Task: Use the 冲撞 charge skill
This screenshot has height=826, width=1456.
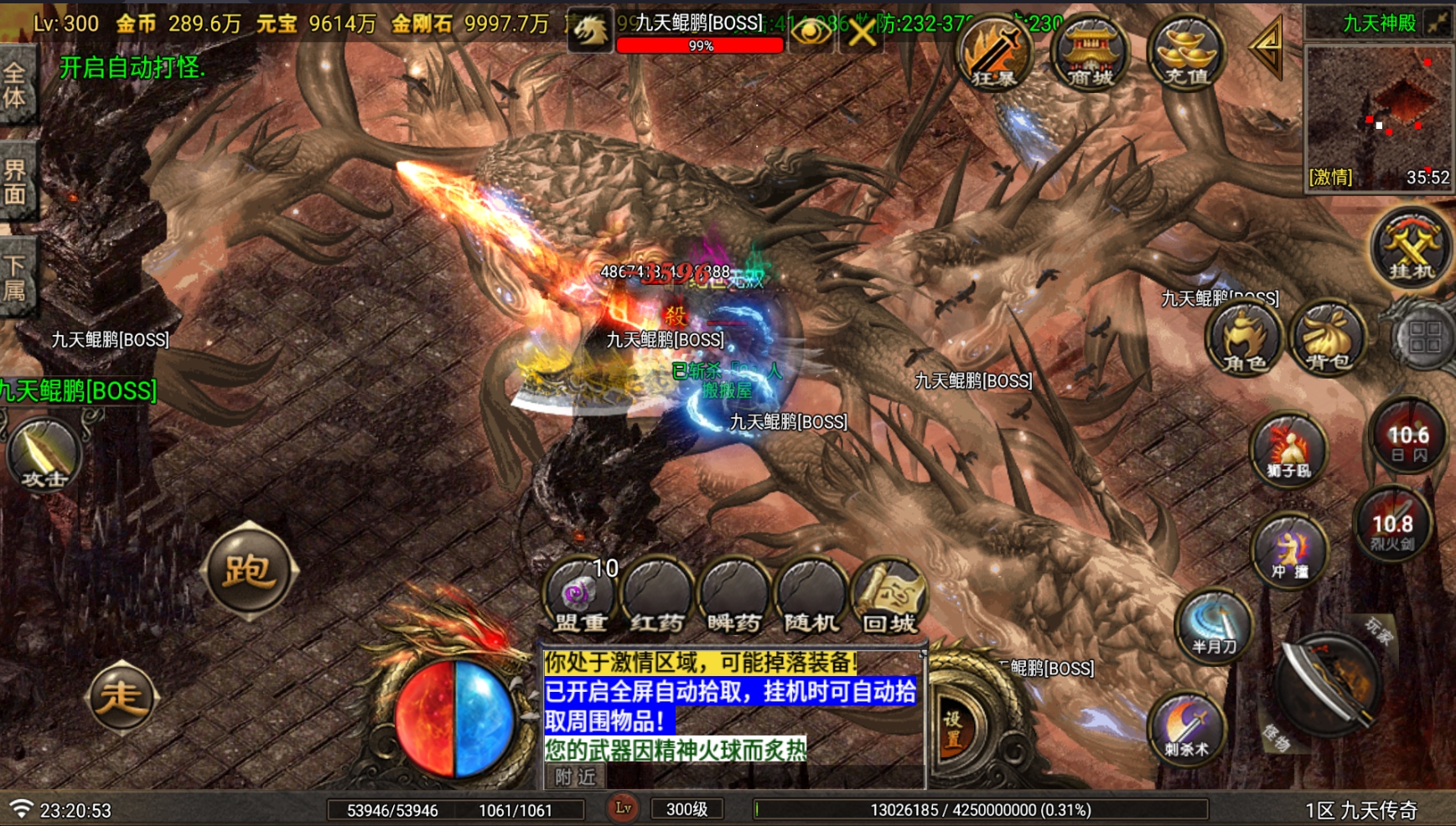Action: click(x=1289, y=550)
